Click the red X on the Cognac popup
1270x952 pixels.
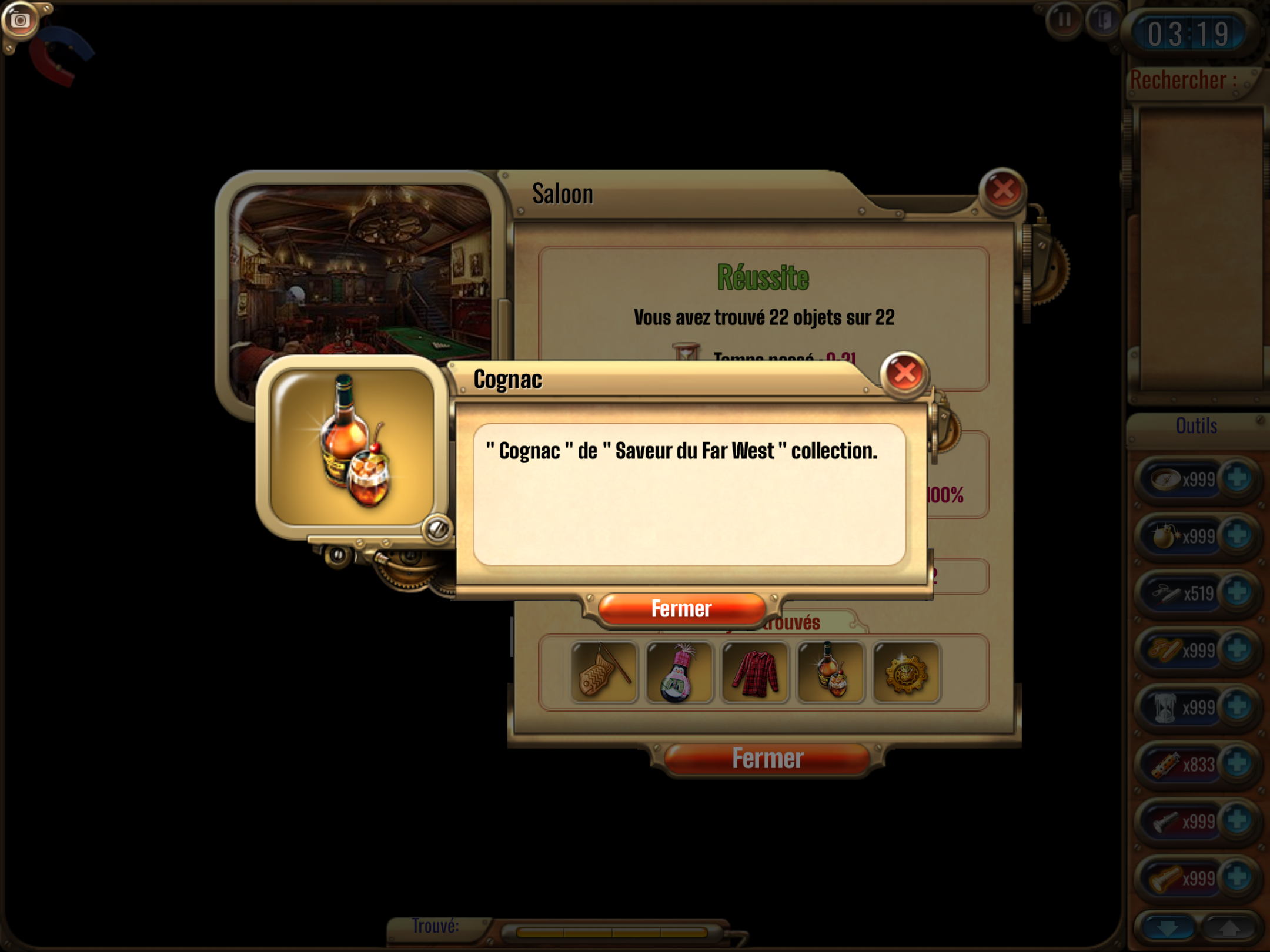pyautogui.click(x=904, y=373)
